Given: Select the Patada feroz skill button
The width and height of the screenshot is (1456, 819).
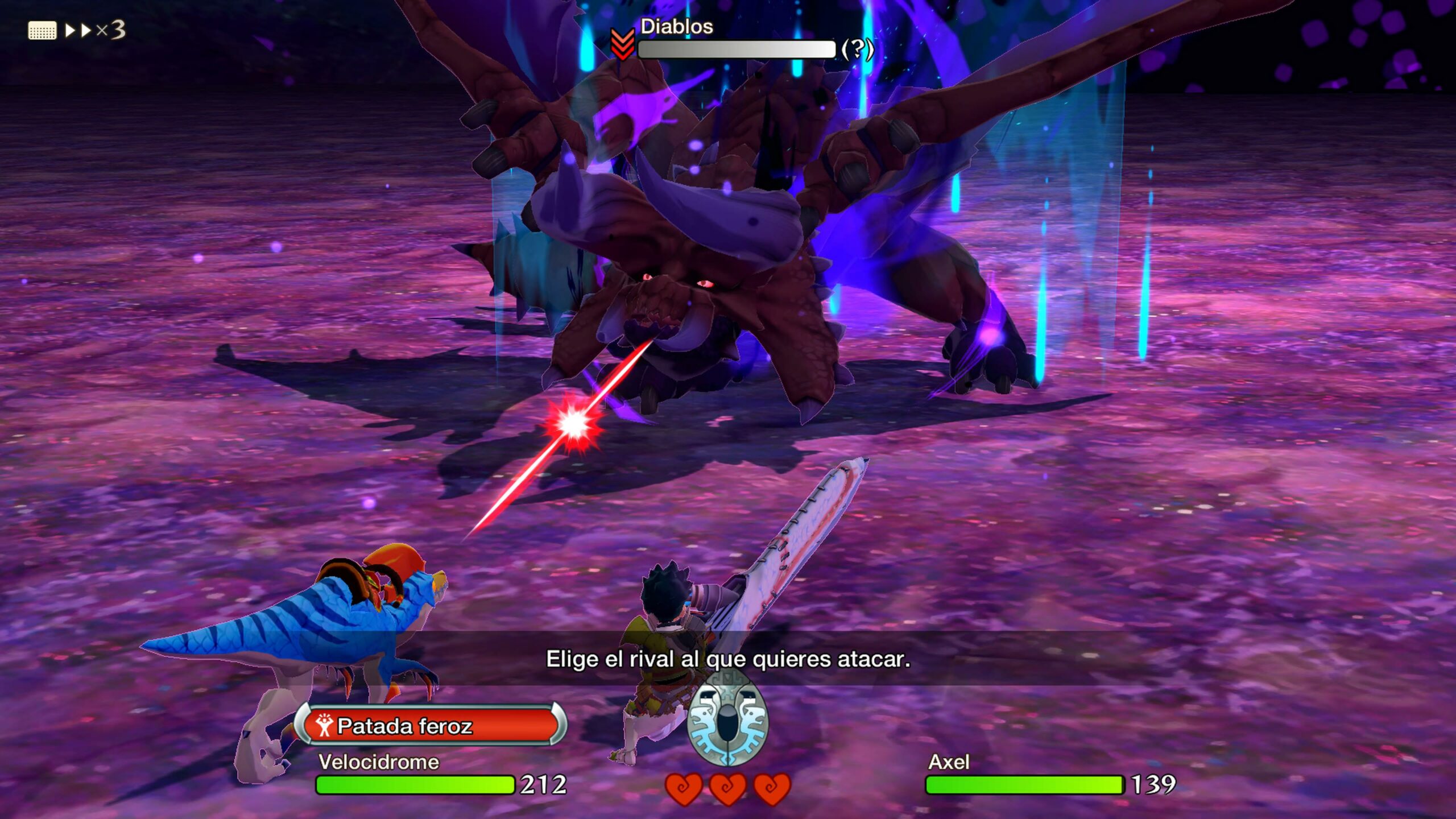Looking at the screenshot, I should coord(431,726).
